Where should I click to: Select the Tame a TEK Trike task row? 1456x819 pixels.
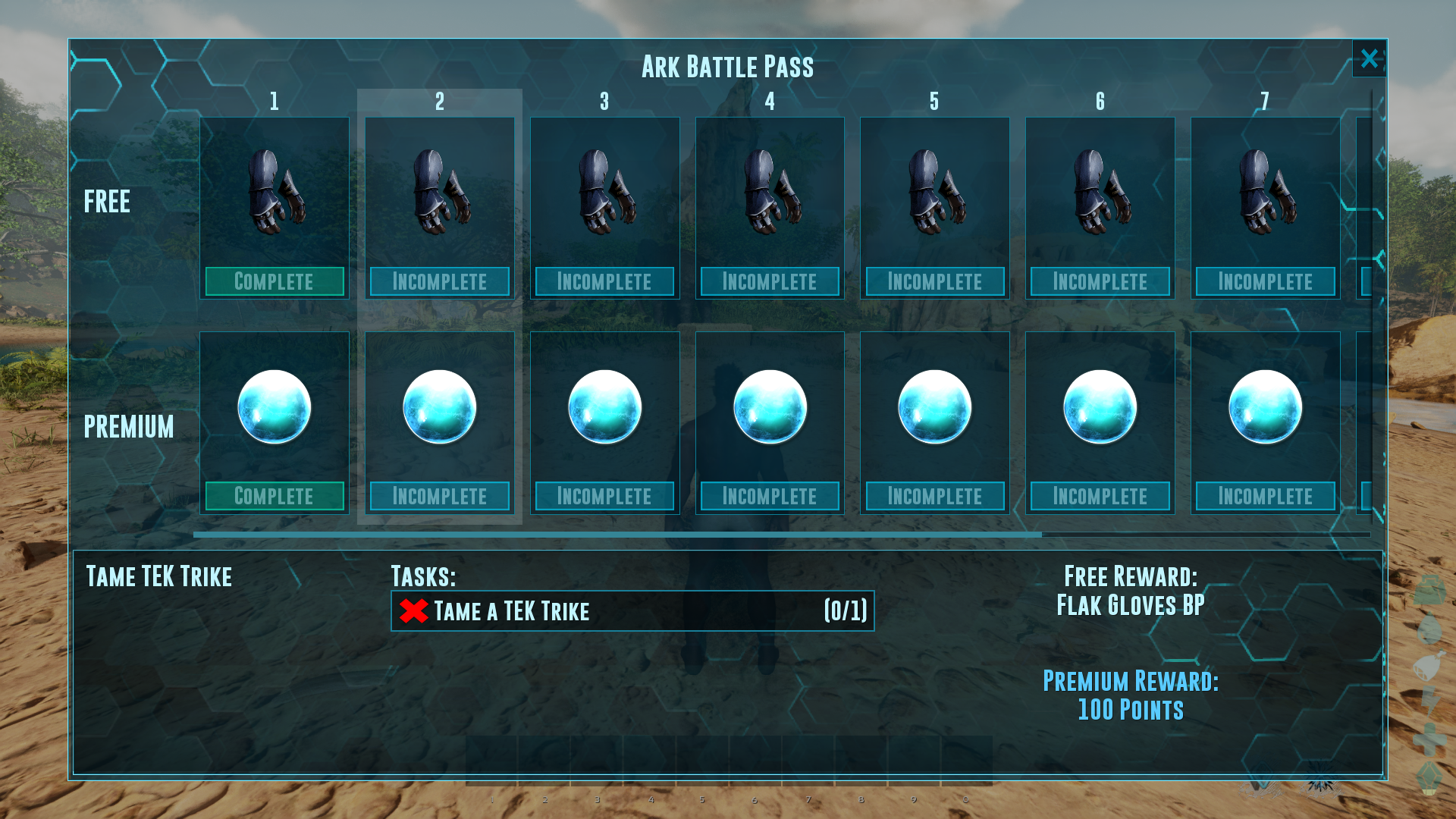(x=632, y=611)
